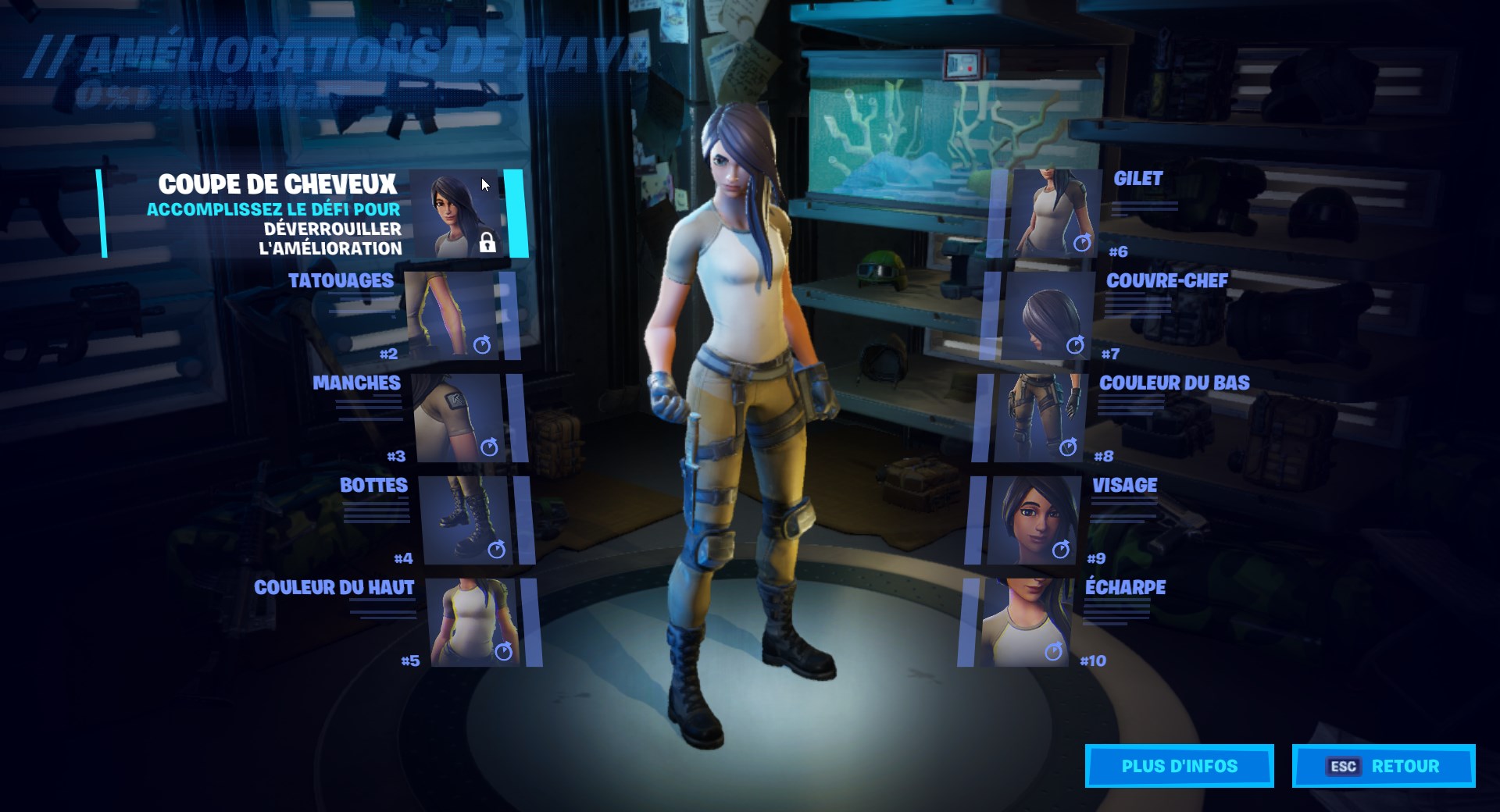This screenshot has height=812, width=1500.
Task: Choose the Couvre-Chef upgrade
Action: (1047, 315)
